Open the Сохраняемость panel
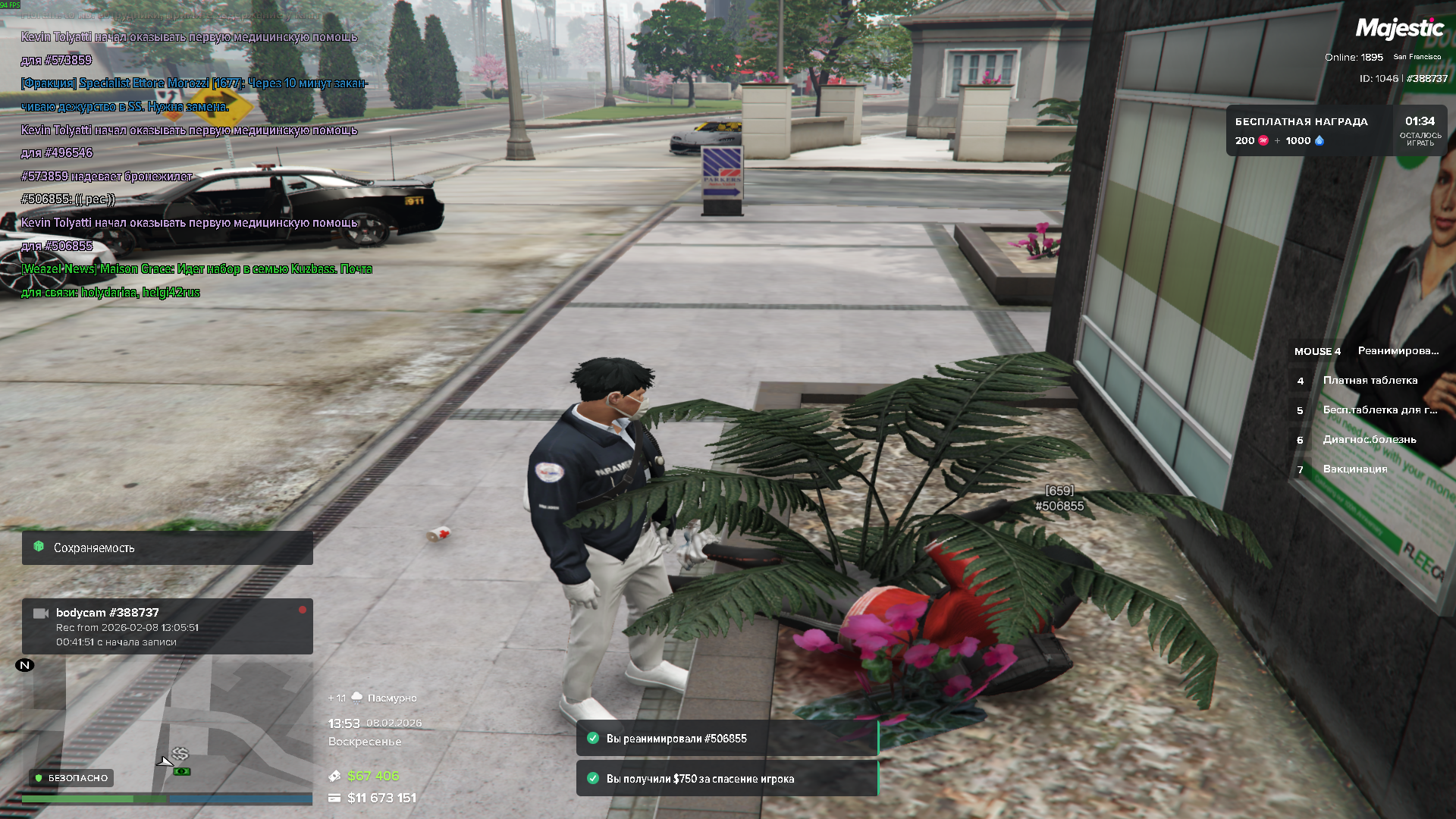This screenshot has width=1456, height=819. tap(167, 548)
